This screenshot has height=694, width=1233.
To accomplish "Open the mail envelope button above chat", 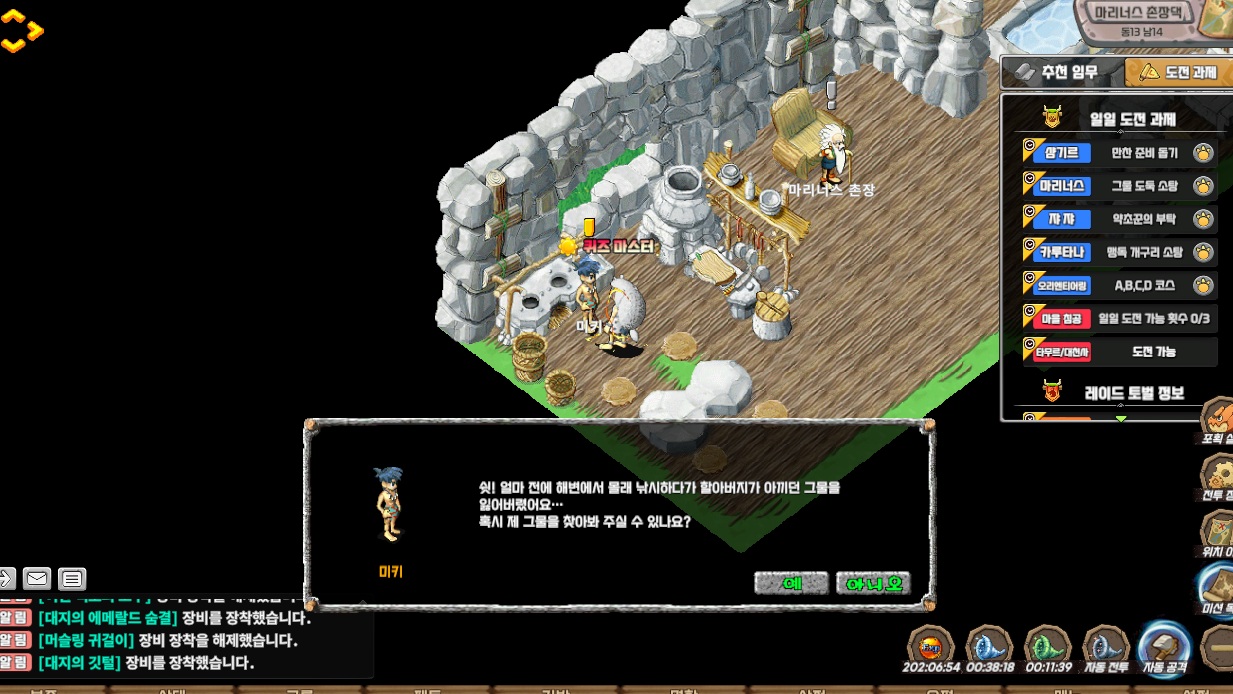I will click(37, 578).
